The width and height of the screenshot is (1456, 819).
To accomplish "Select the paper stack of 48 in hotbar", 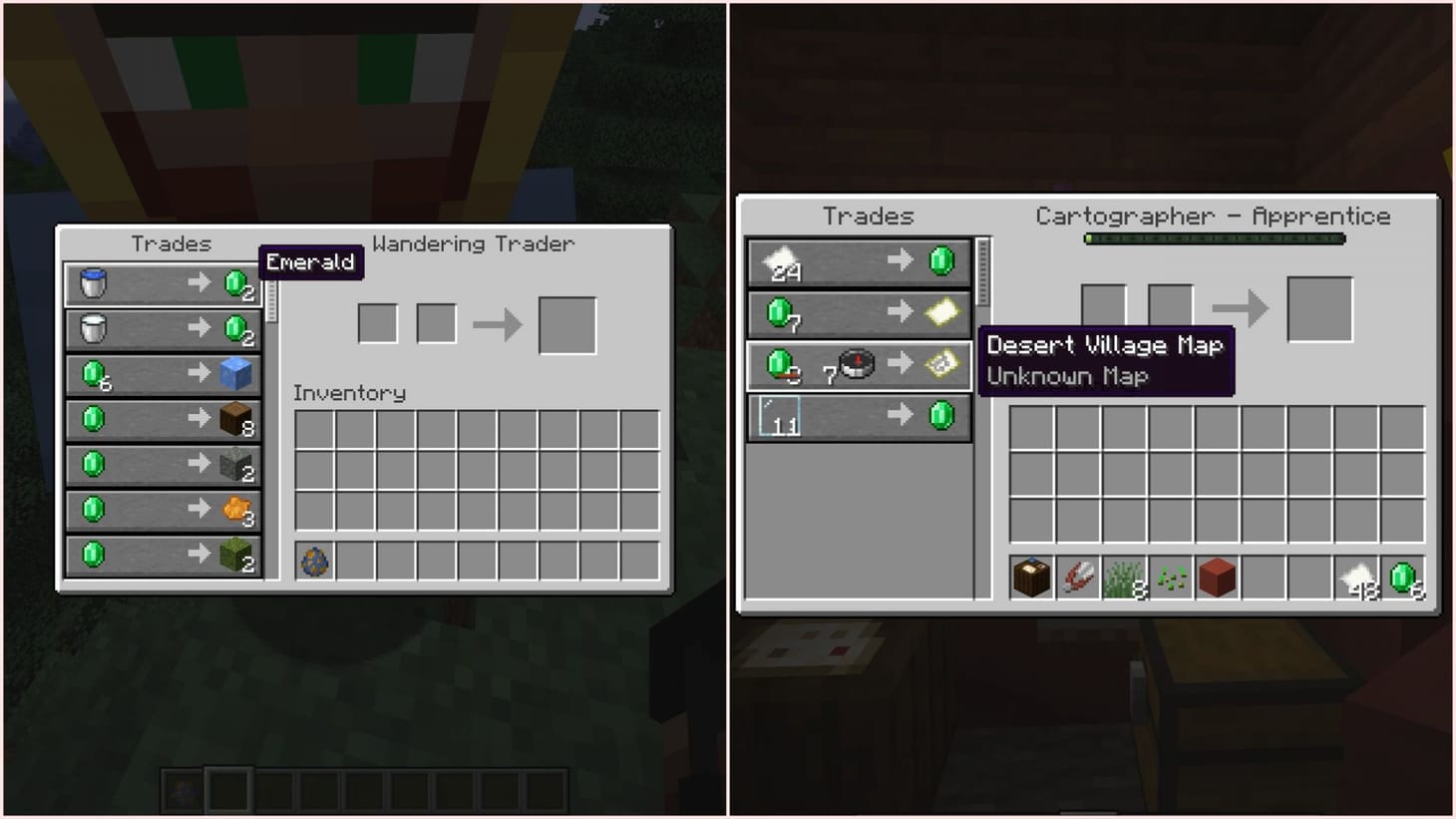I will (1357, 576).
